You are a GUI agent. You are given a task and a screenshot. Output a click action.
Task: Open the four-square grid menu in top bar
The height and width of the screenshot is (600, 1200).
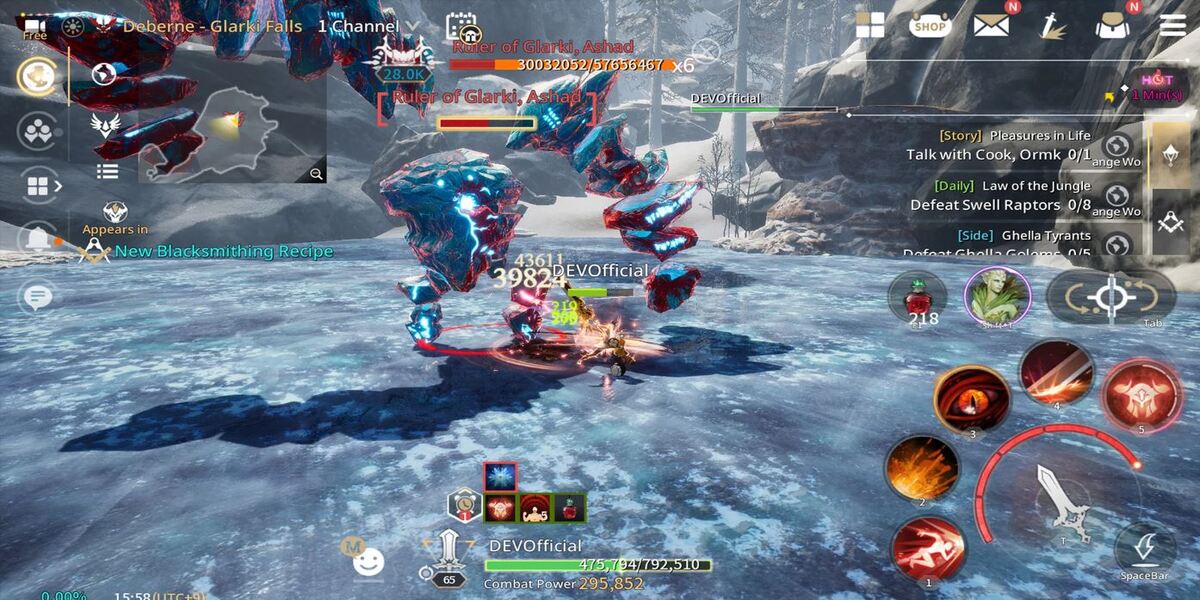pos(870,26)
